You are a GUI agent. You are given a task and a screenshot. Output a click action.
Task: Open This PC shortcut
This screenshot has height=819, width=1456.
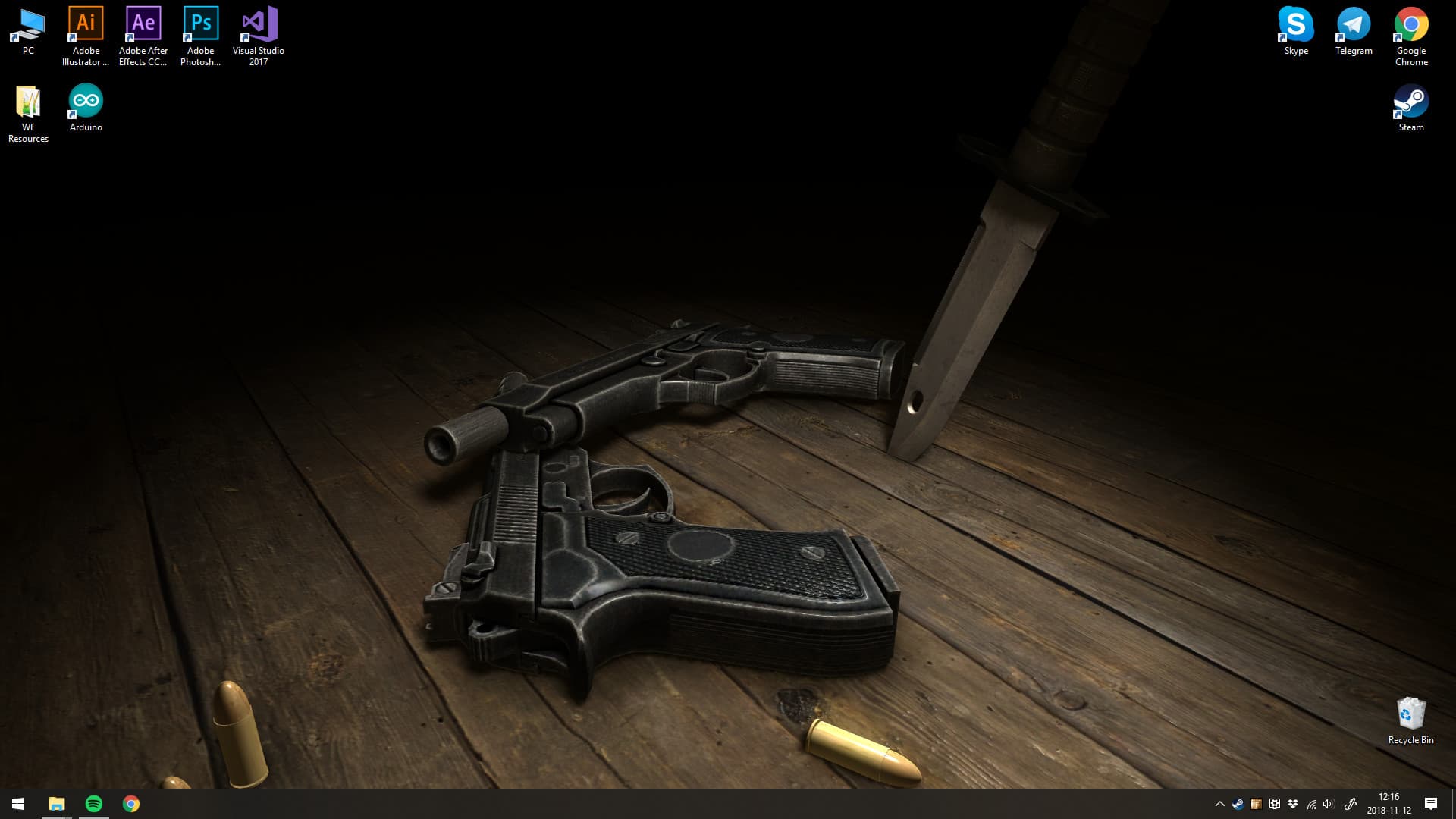pyautogui.click(x=28, y=23)
